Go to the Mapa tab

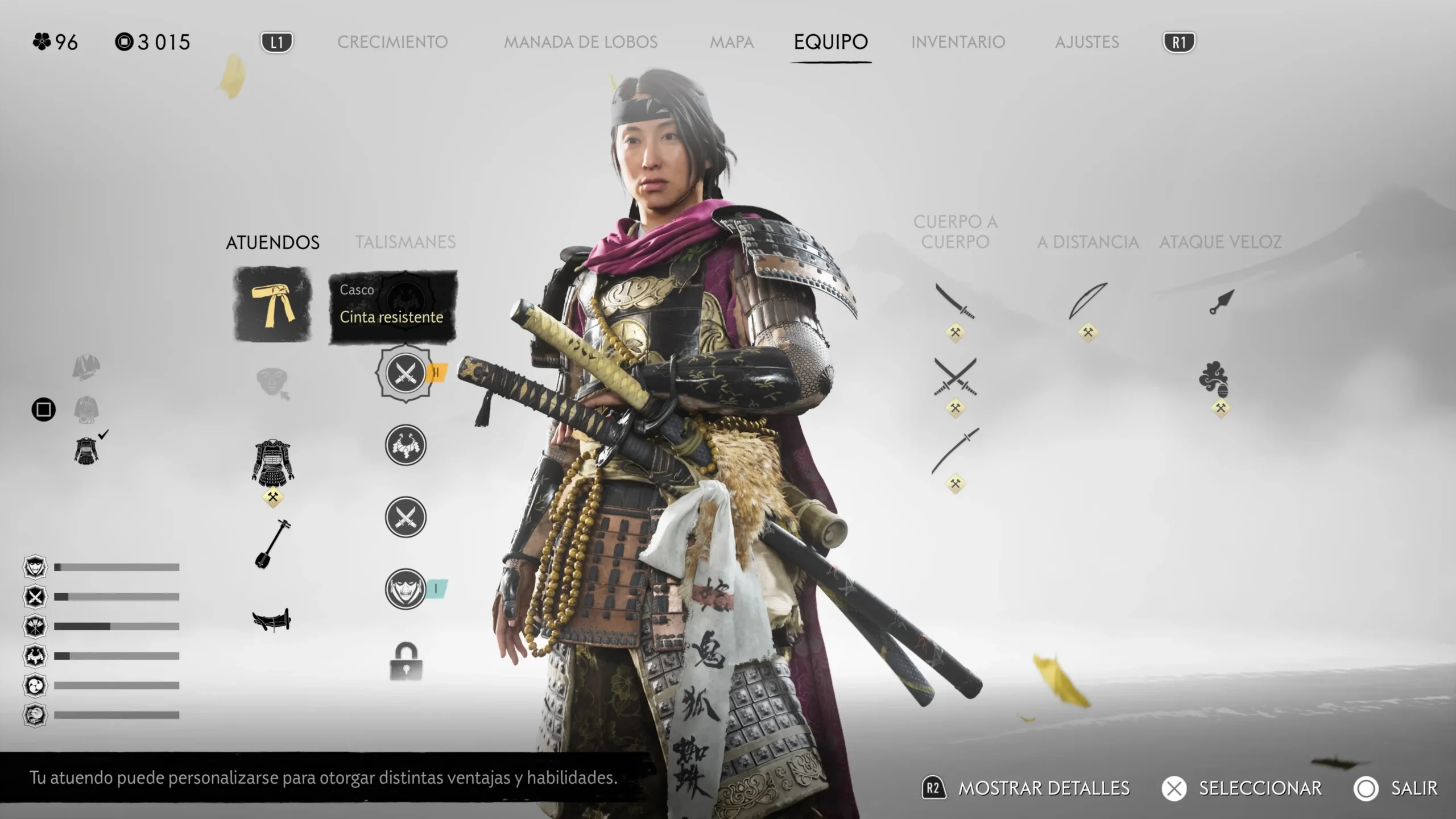coord(731,42)
